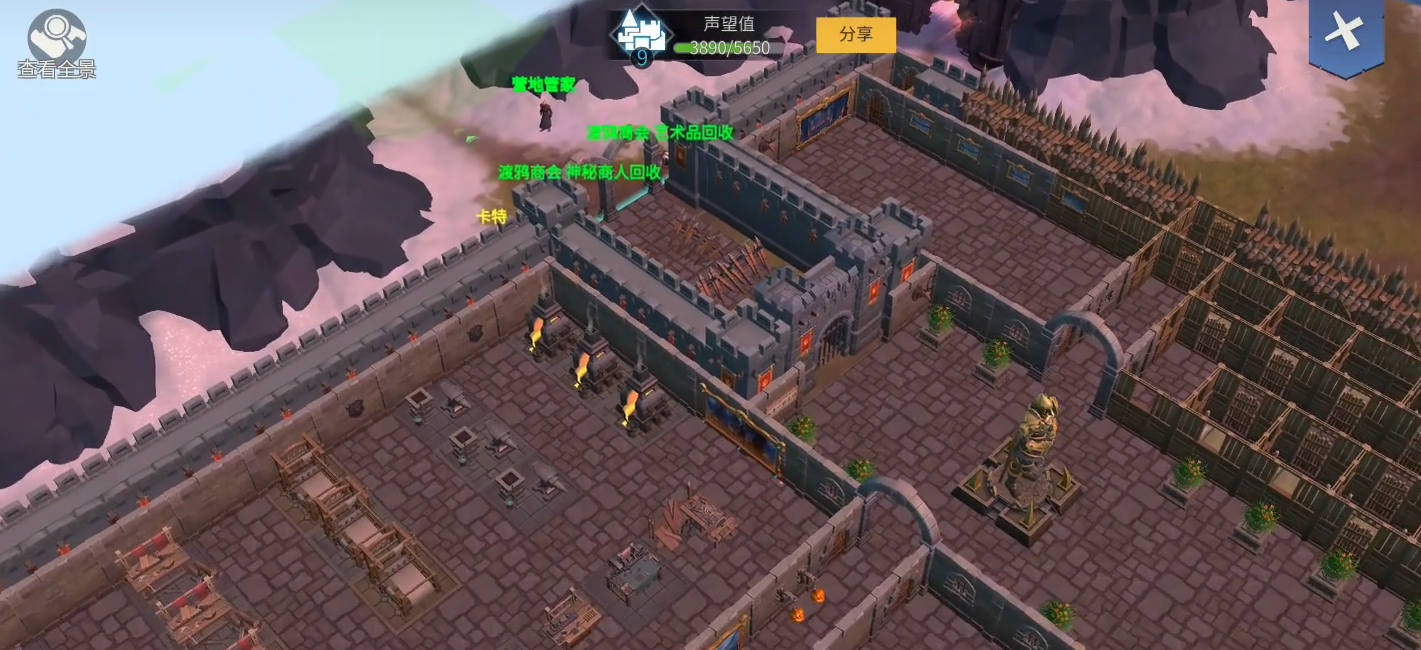Open the level 9 castle icon
Screen dimensions: 1421x650
click(x=639, y=35)
